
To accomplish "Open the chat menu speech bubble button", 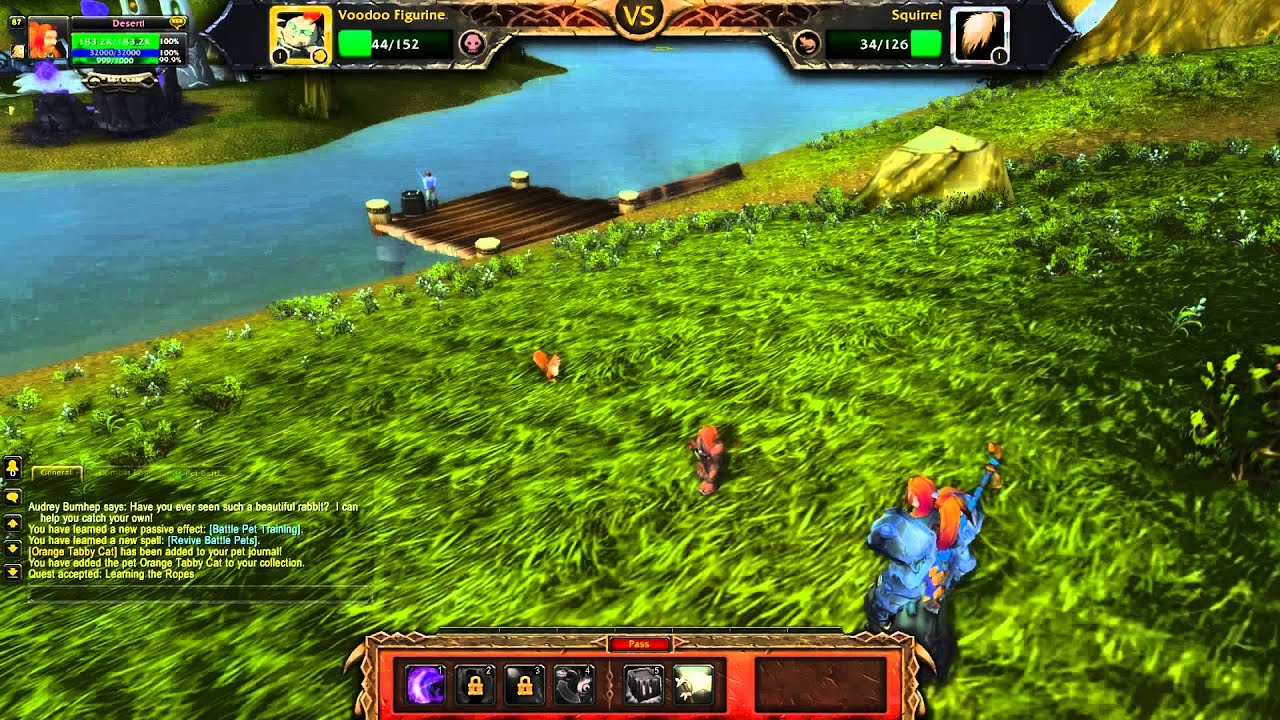I will click(13, 496).
